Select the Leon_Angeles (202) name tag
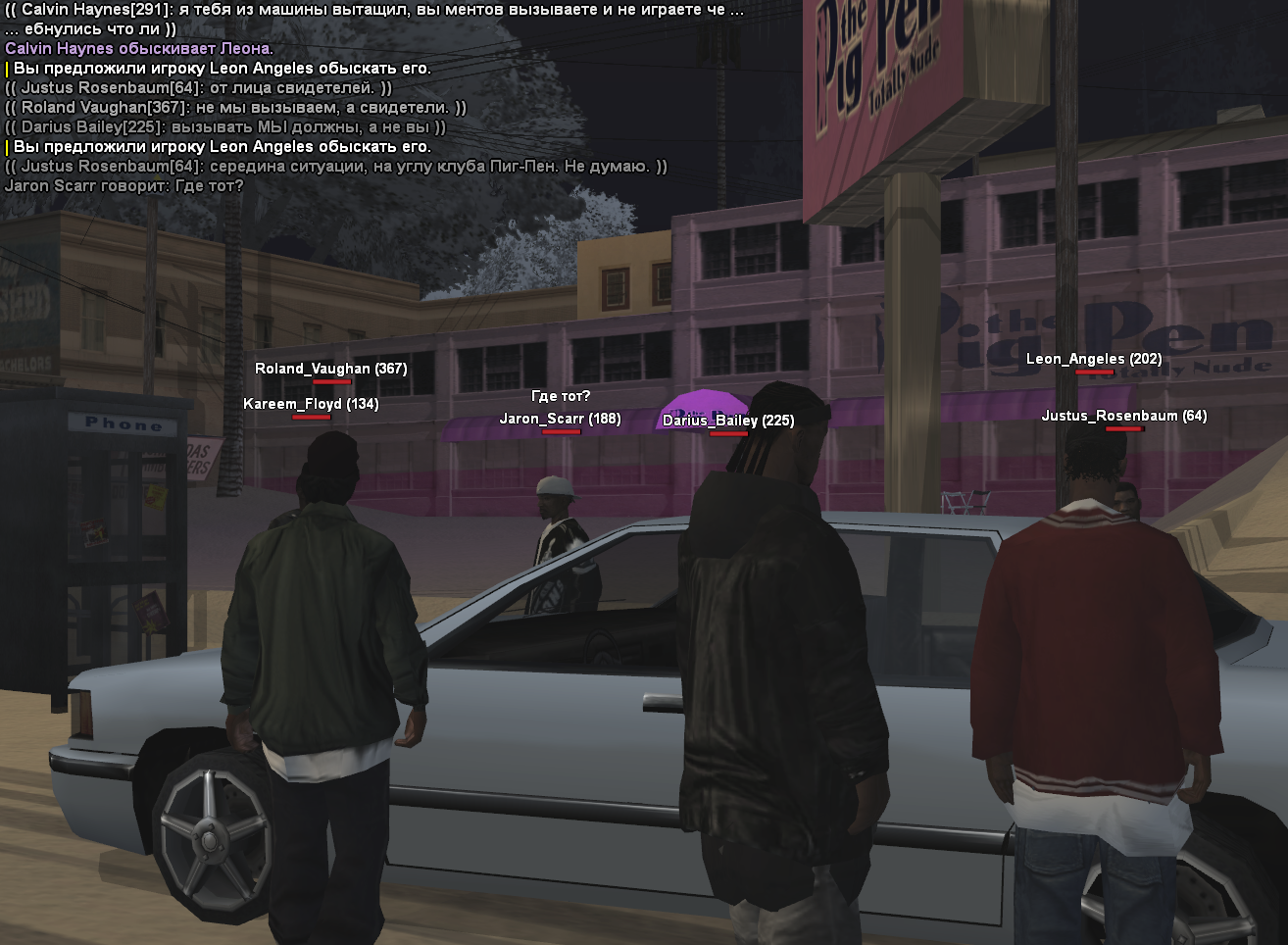Viewport: 1288px width, 945px height. tap(1094, 359)
